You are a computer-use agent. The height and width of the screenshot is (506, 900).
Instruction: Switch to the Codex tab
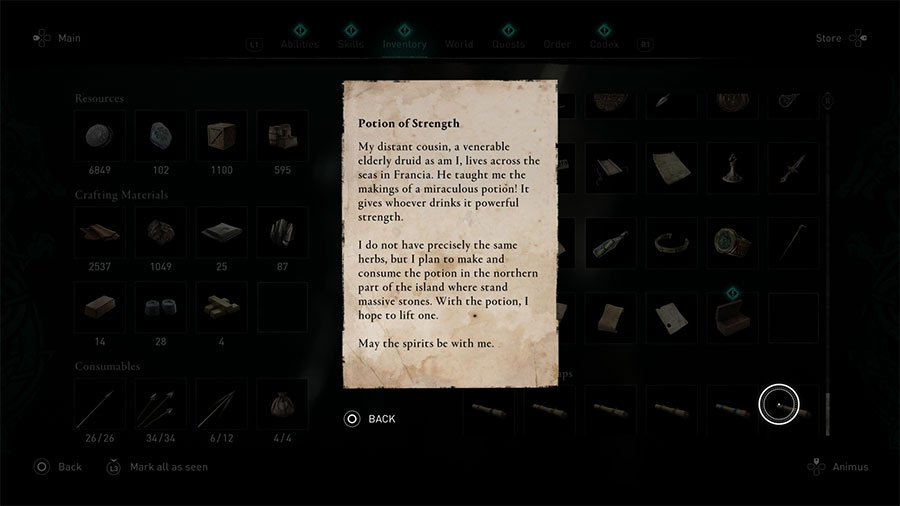pos(604,44)
